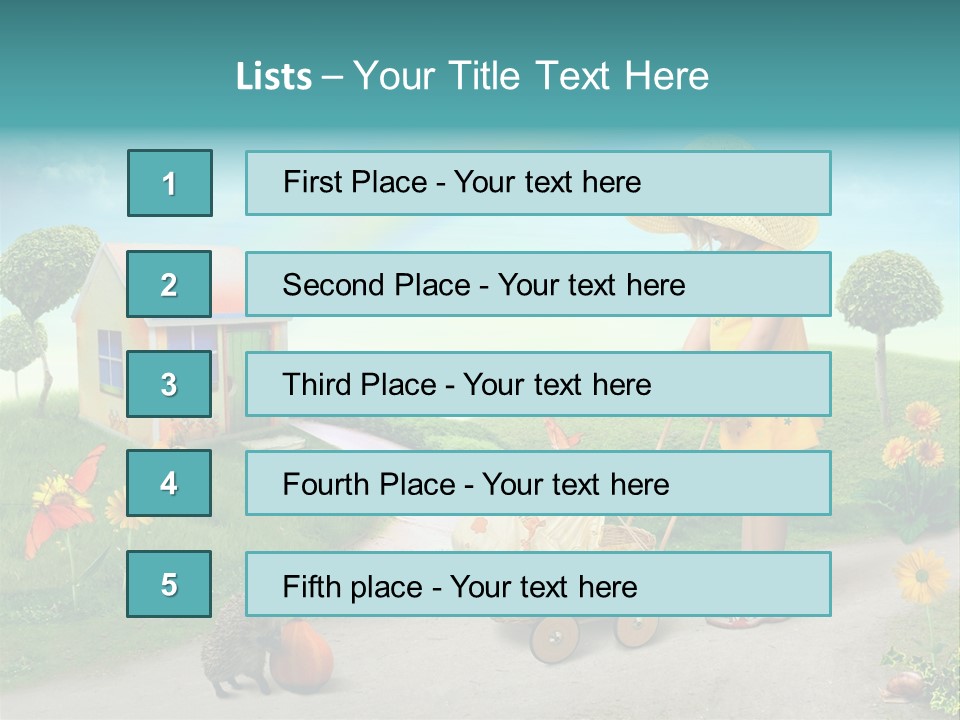Viewport: 960px width, 720px height.
Task: Click the First Place text bar
Action: coord(538,183)
